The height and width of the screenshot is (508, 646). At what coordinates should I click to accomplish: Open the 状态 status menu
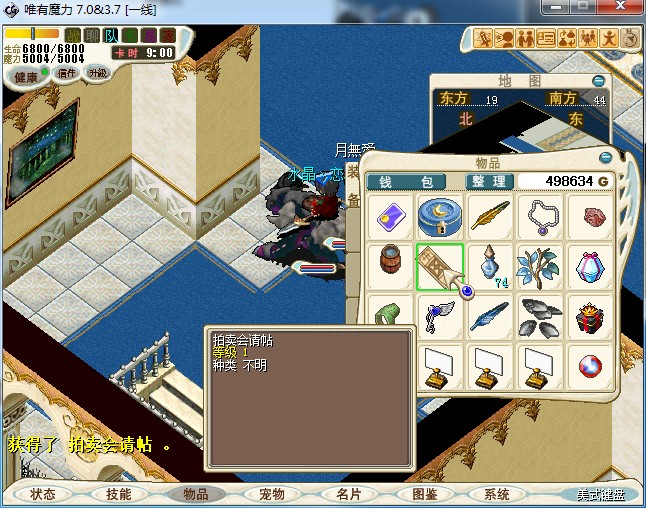tap(43, 494)
